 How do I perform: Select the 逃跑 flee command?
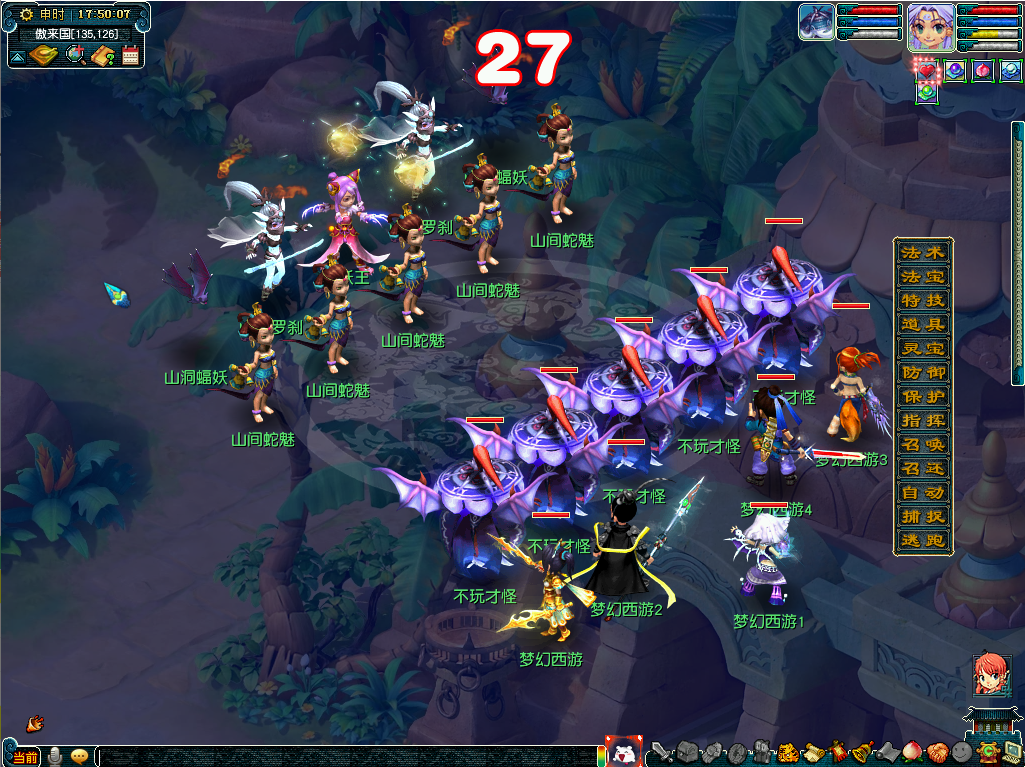[x=922, y=540]
